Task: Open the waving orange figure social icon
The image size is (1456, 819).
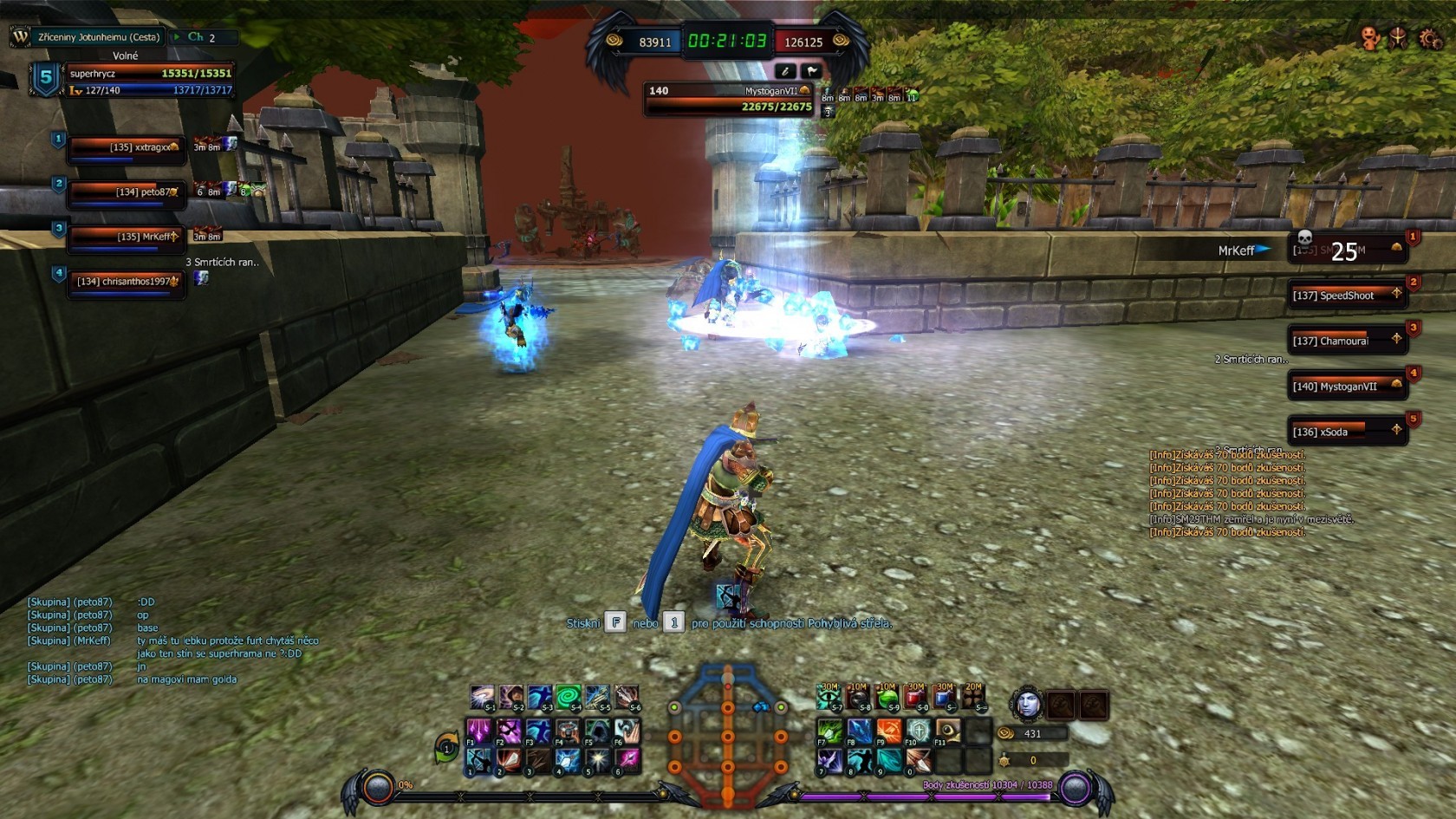Action: (1370, 38)
